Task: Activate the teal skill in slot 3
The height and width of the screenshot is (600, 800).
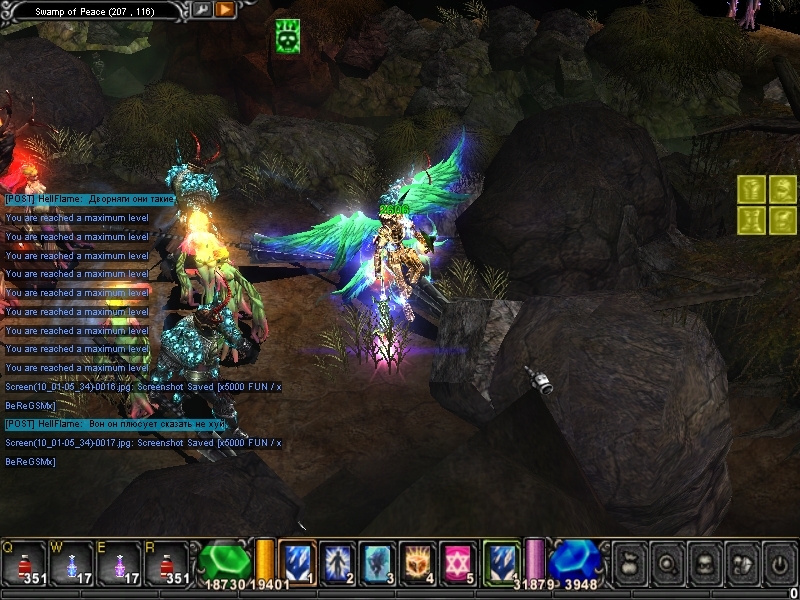Action: 377,562
